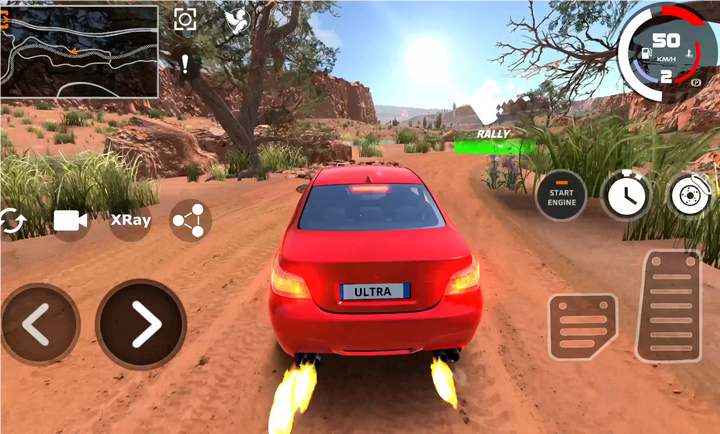
Task: Steer left with the left arrow
Action: point(38,323)
